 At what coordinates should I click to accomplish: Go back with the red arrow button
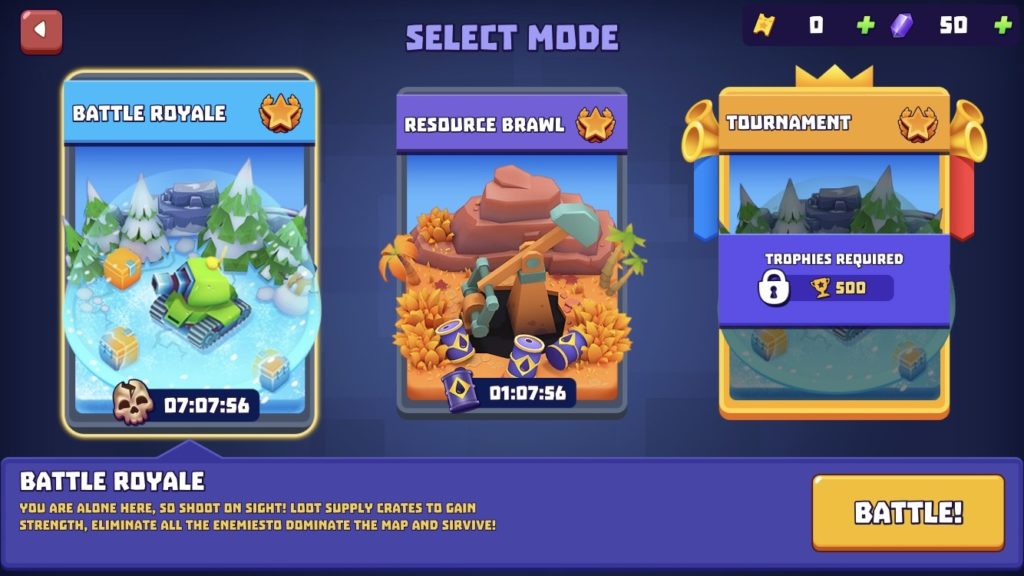coord(41,30)
